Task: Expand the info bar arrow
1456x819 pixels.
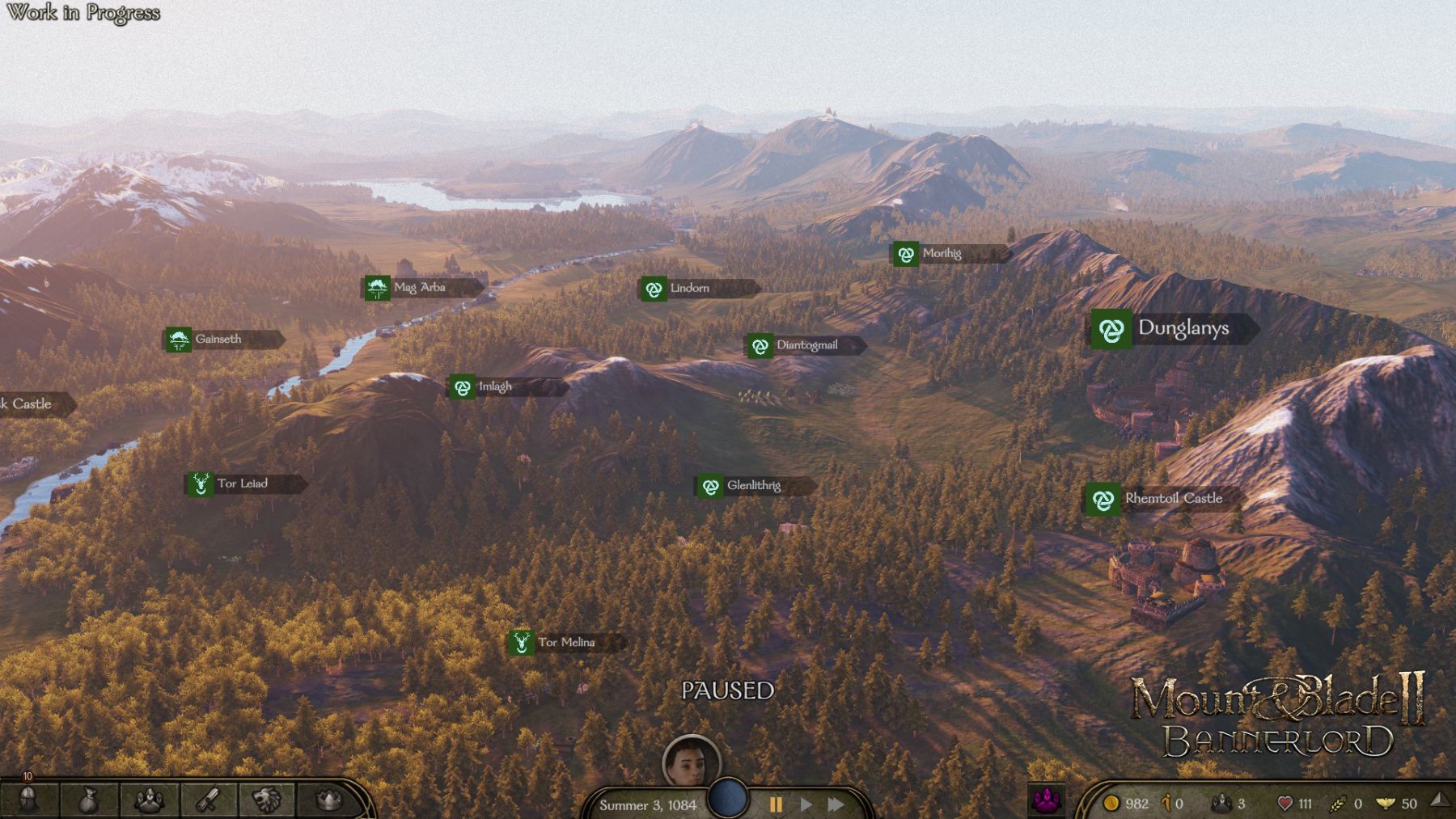Action: 1439,800
